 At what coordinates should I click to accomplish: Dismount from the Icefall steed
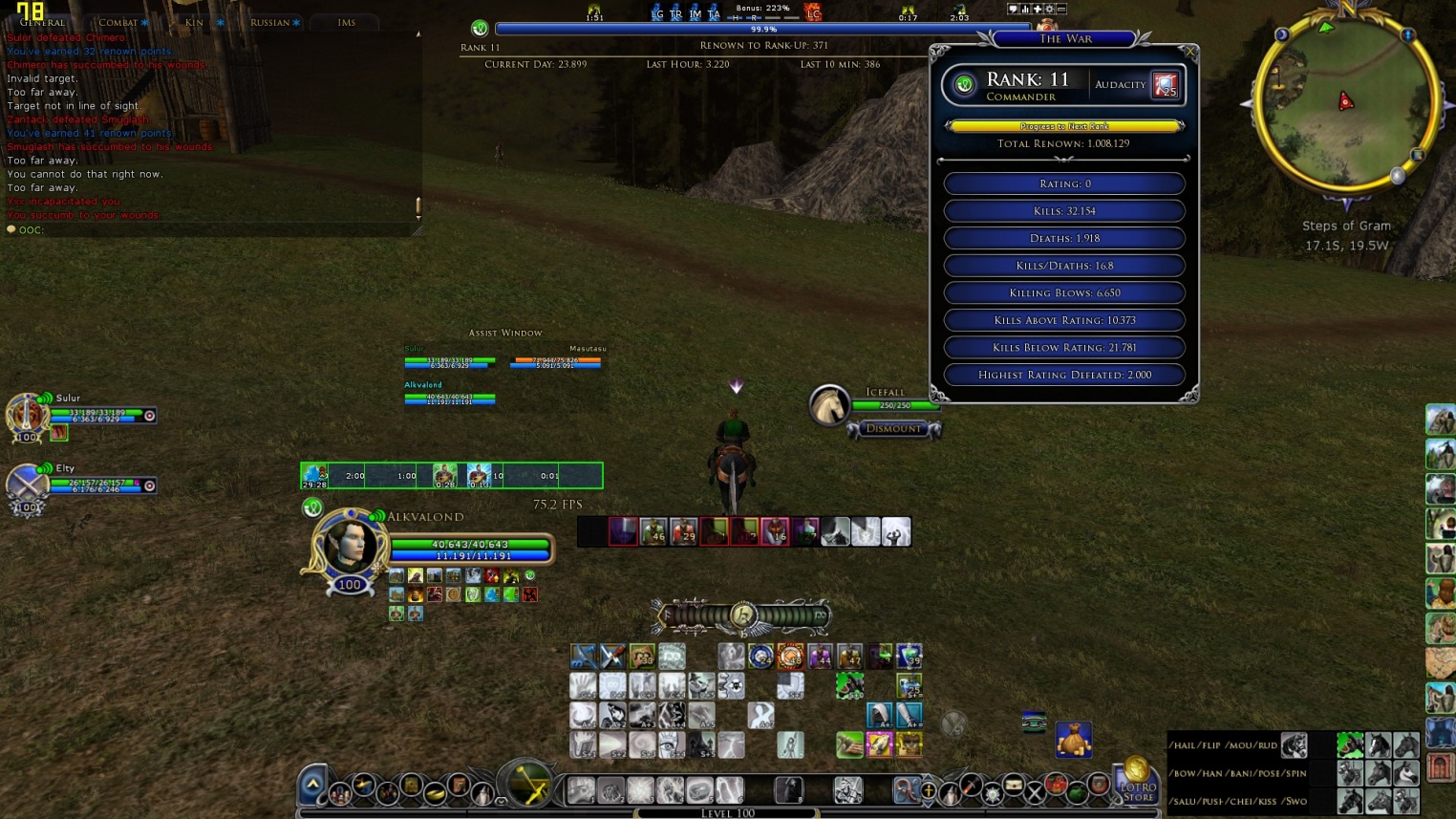893,429
